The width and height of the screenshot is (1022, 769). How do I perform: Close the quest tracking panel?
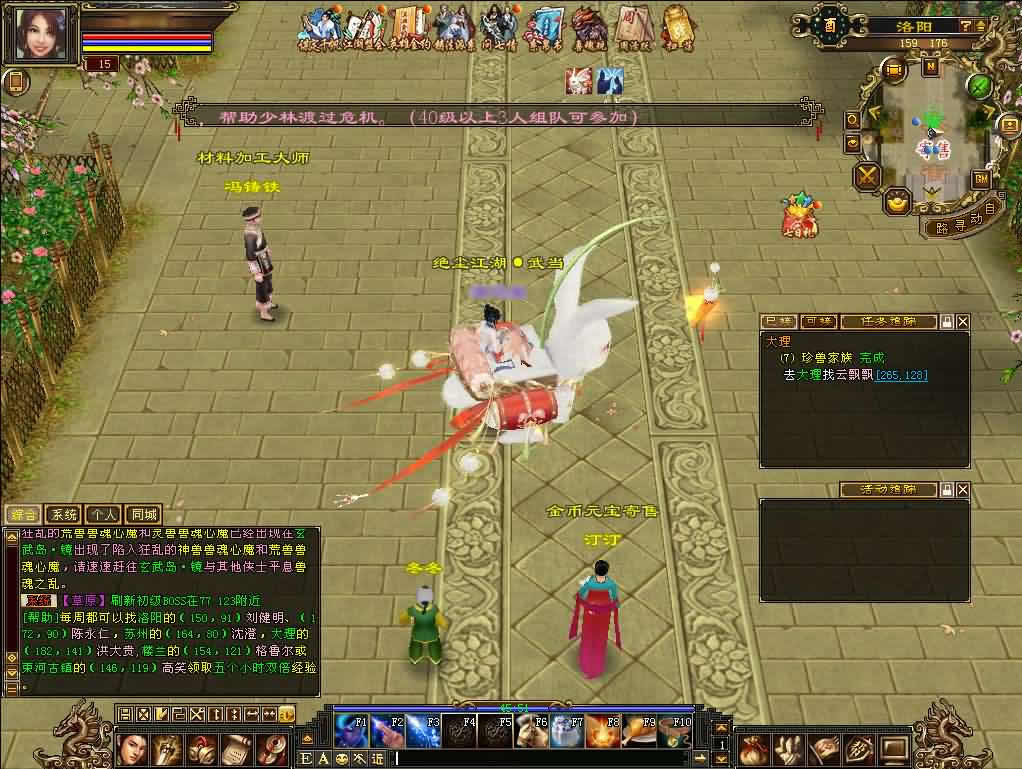962,322
